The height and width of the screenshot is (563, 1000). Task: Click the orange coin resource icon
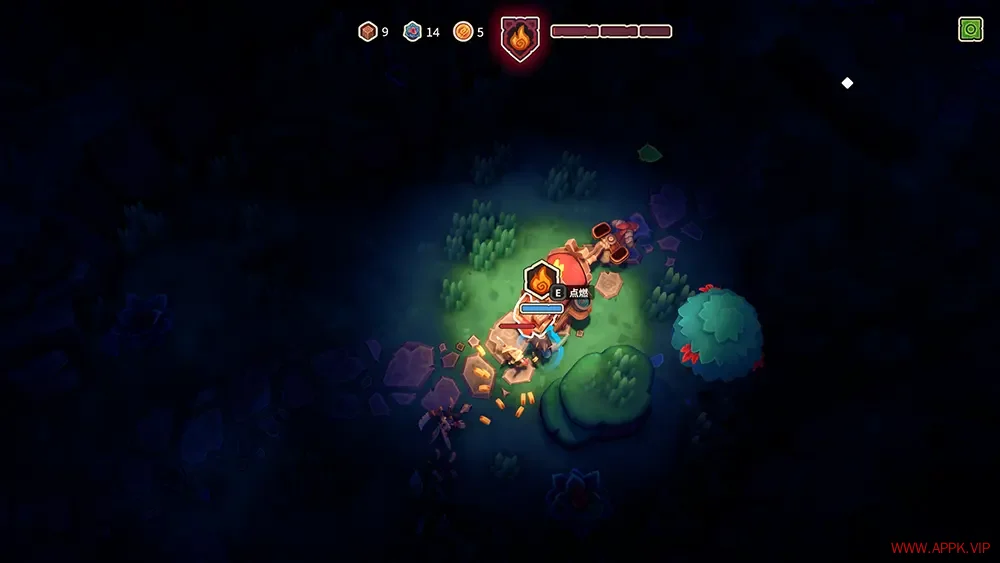pos(462,32)
